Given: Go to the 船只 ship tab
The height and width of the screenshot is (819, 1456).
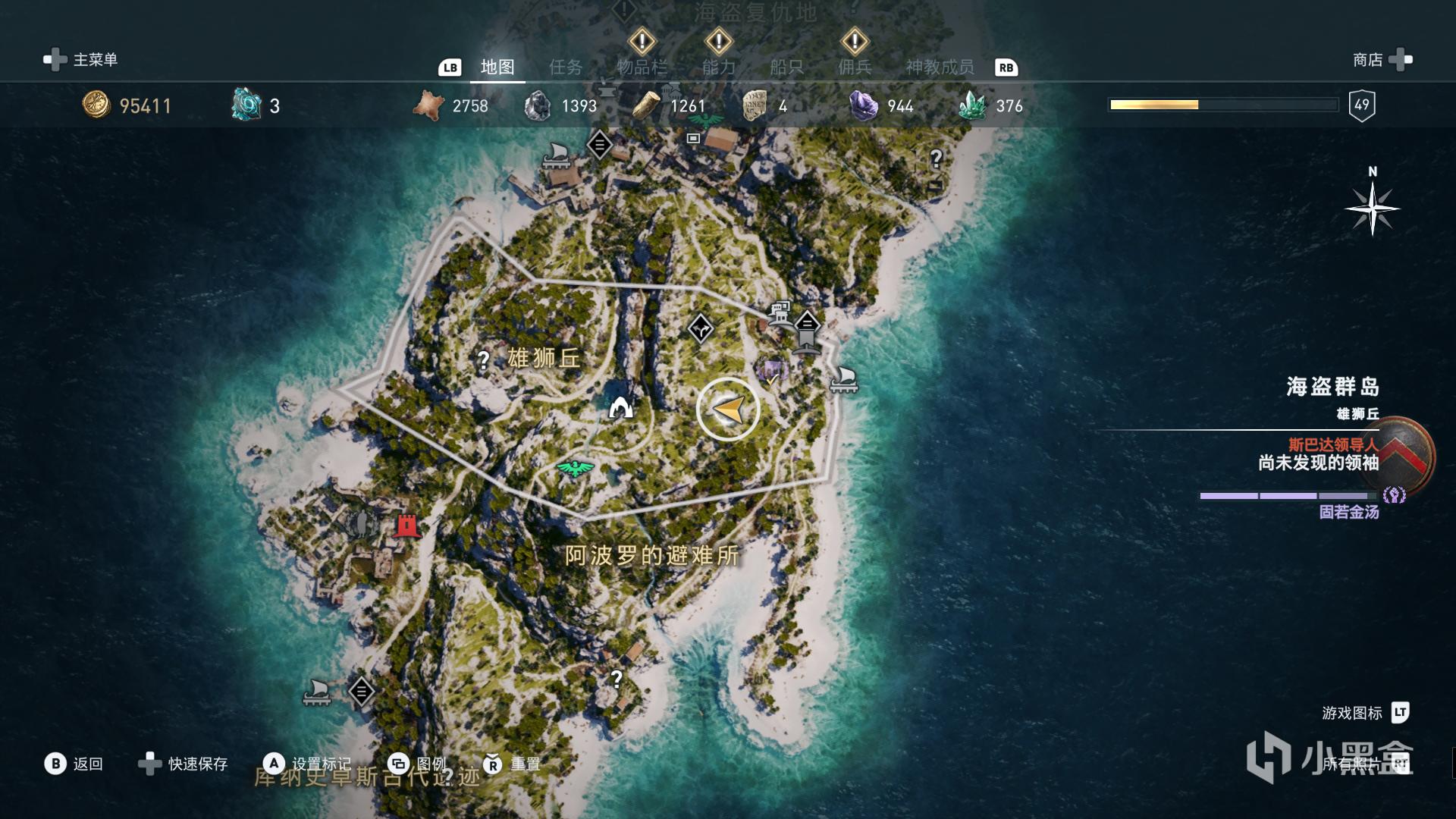Looking at the screenshot, I should tap(786, 67).
